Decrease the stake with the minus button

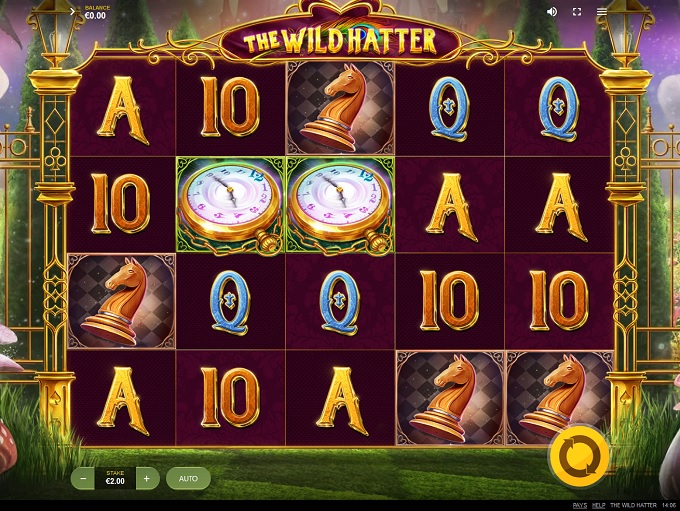tap(83, 479)
